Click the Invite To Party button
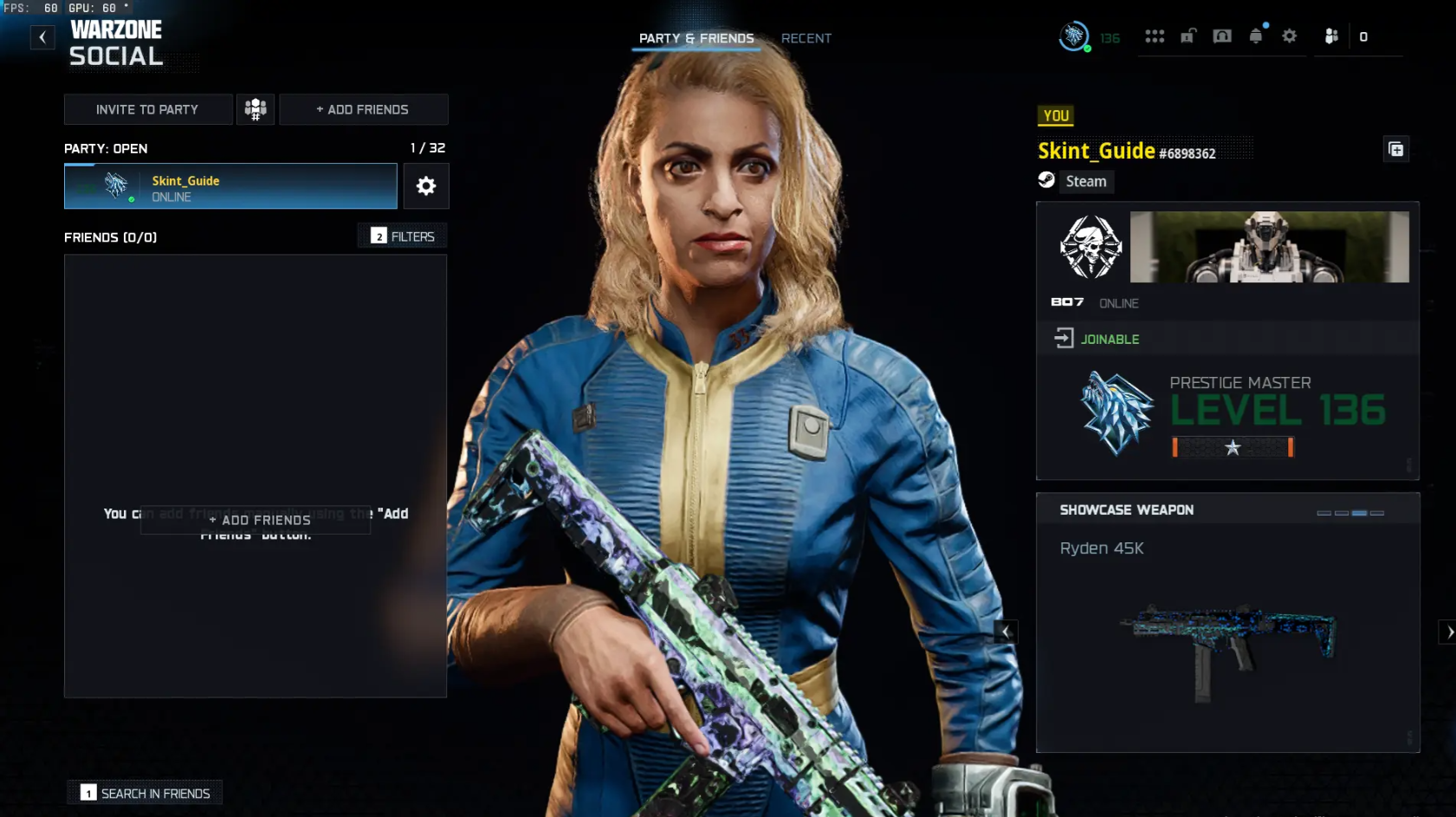This screenshot has height=817, width=1456. pyautogui.click(x=147, y=109)
